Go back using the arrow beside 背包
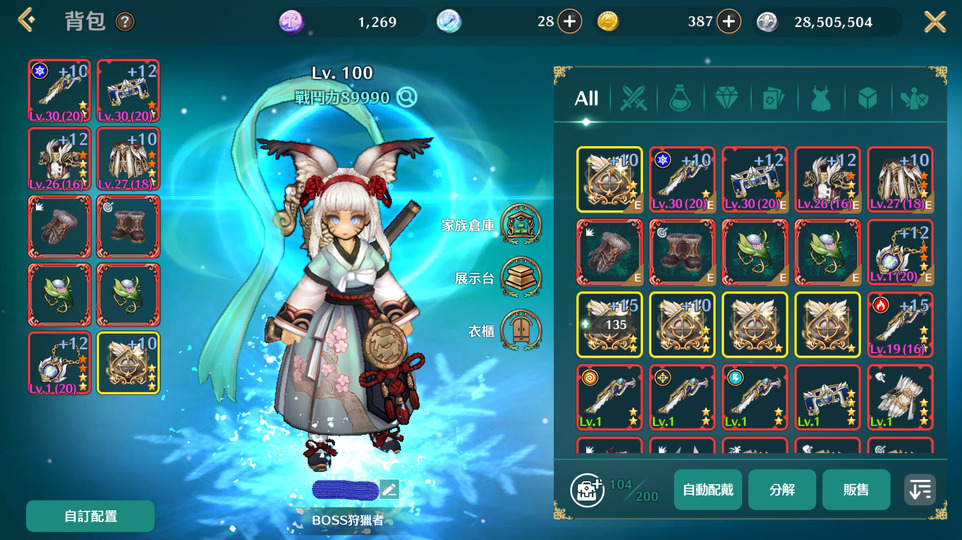This screenshot has width=962, height=540. tap(27, 20)
